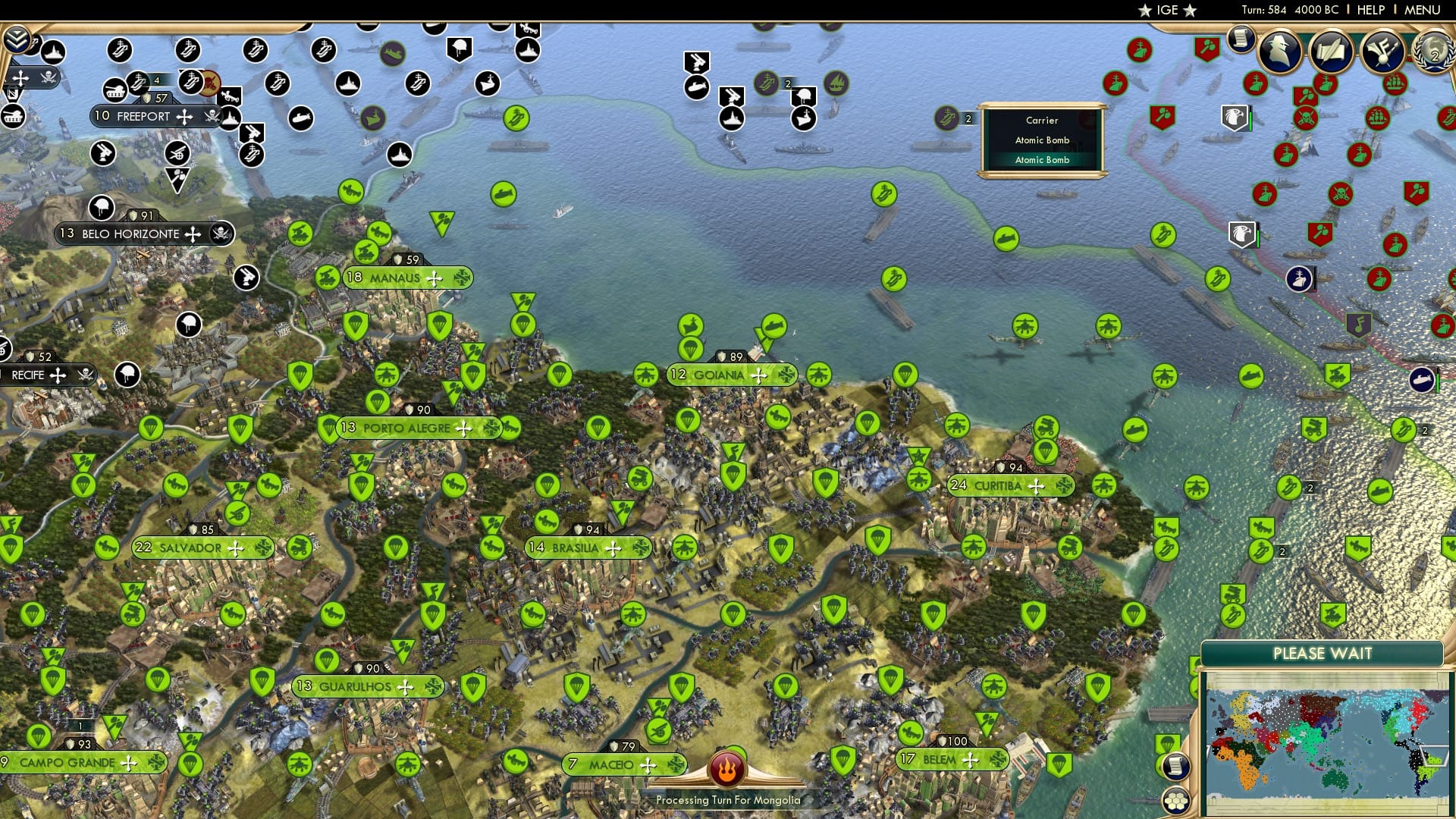Expand the double-chevron stack at top left
The width and height of the screenshot is (1456, 819).
(x=16, y=38)
